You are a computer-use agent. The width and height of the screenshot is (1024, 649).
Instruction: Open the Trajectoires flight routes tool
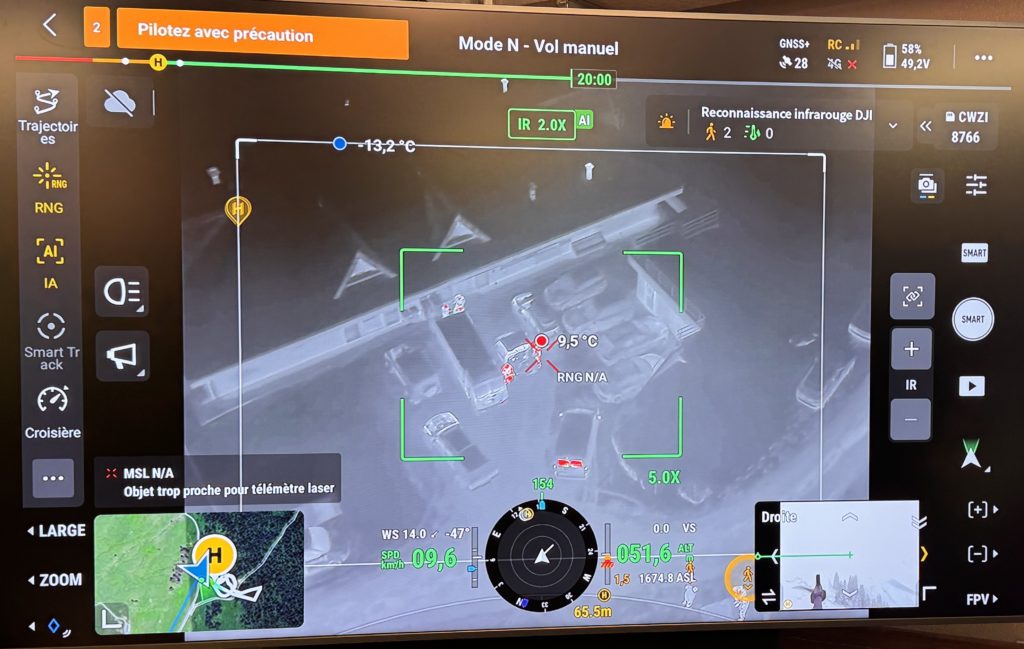(x=47, y=115)
